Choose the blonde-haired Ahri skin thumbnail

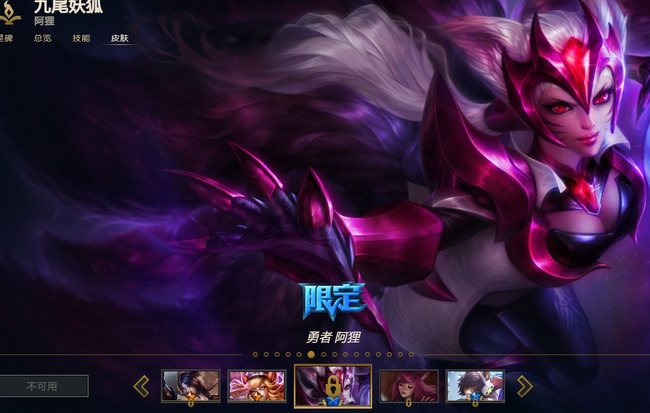tap(257, 386)
